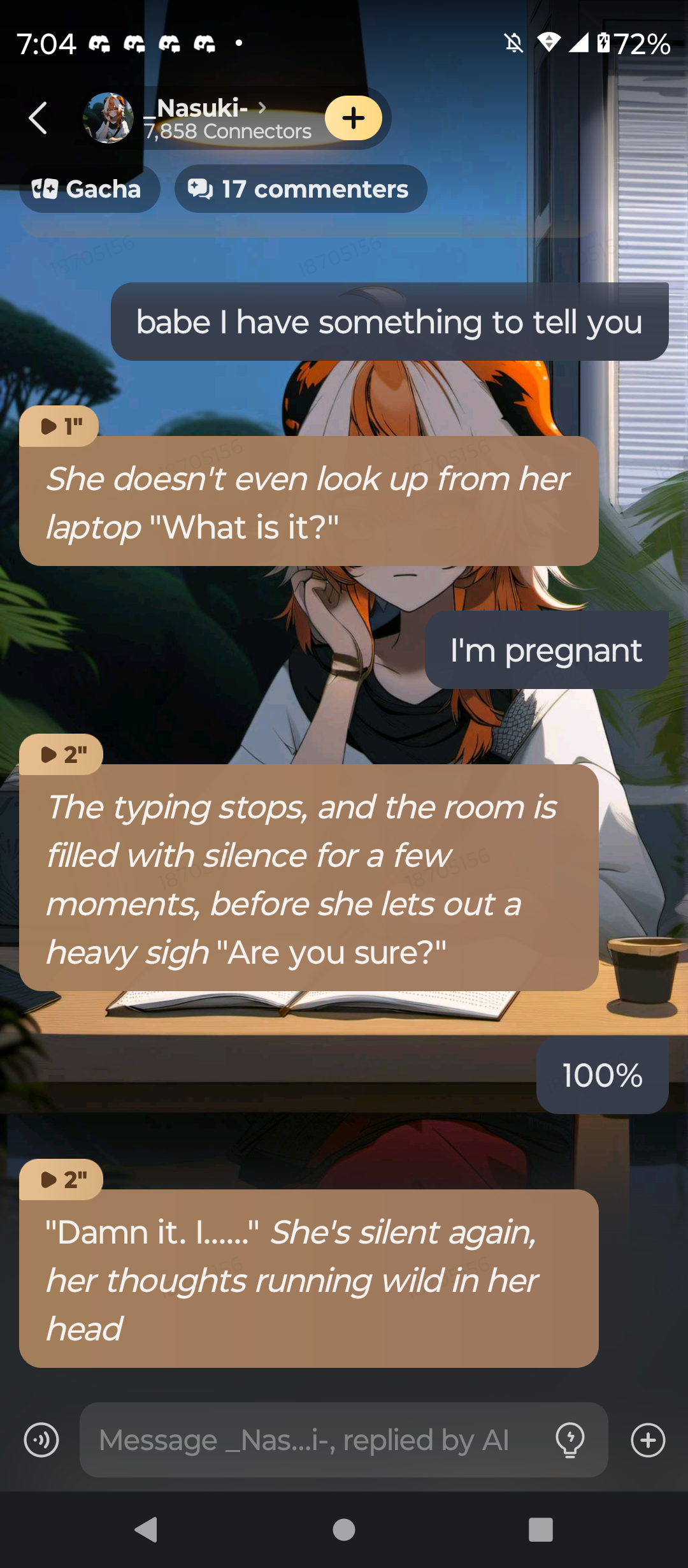Focus the Message _Nasuki- input field
The width and height of the screenshot is (688, 1568).
pyautogui.click(x=319, y=1440)
